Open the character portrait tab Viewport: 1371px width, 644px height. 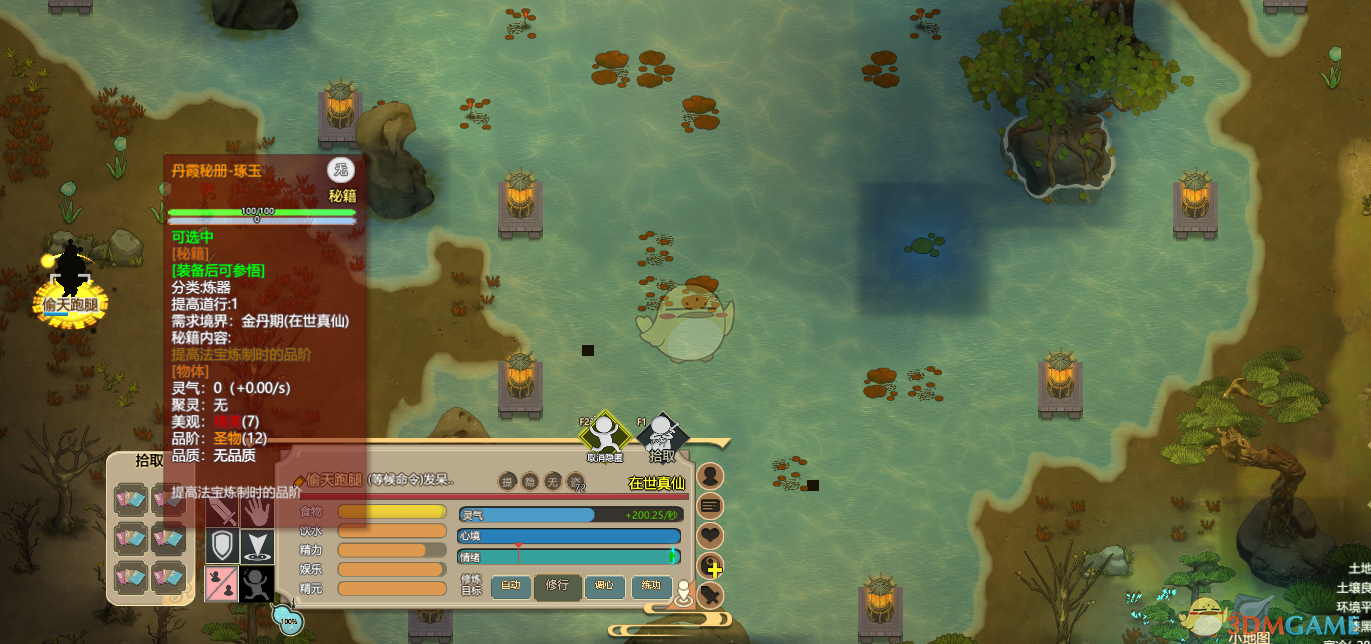click(x=710, y=476)
